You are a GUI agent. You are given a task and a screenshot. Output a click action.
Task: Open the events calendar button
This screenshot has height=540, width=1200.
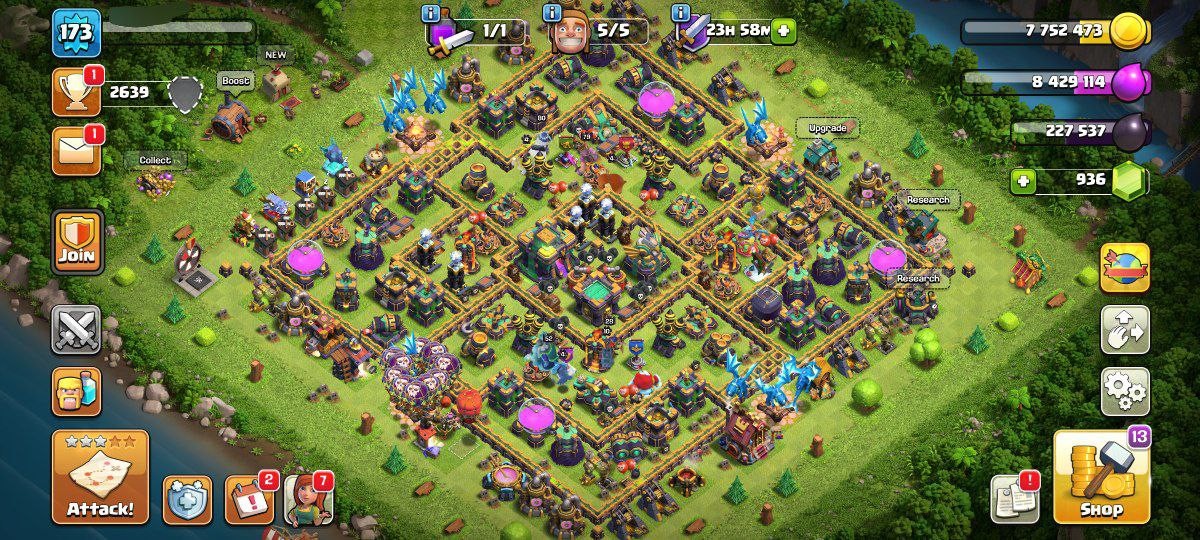click(248, 499)
